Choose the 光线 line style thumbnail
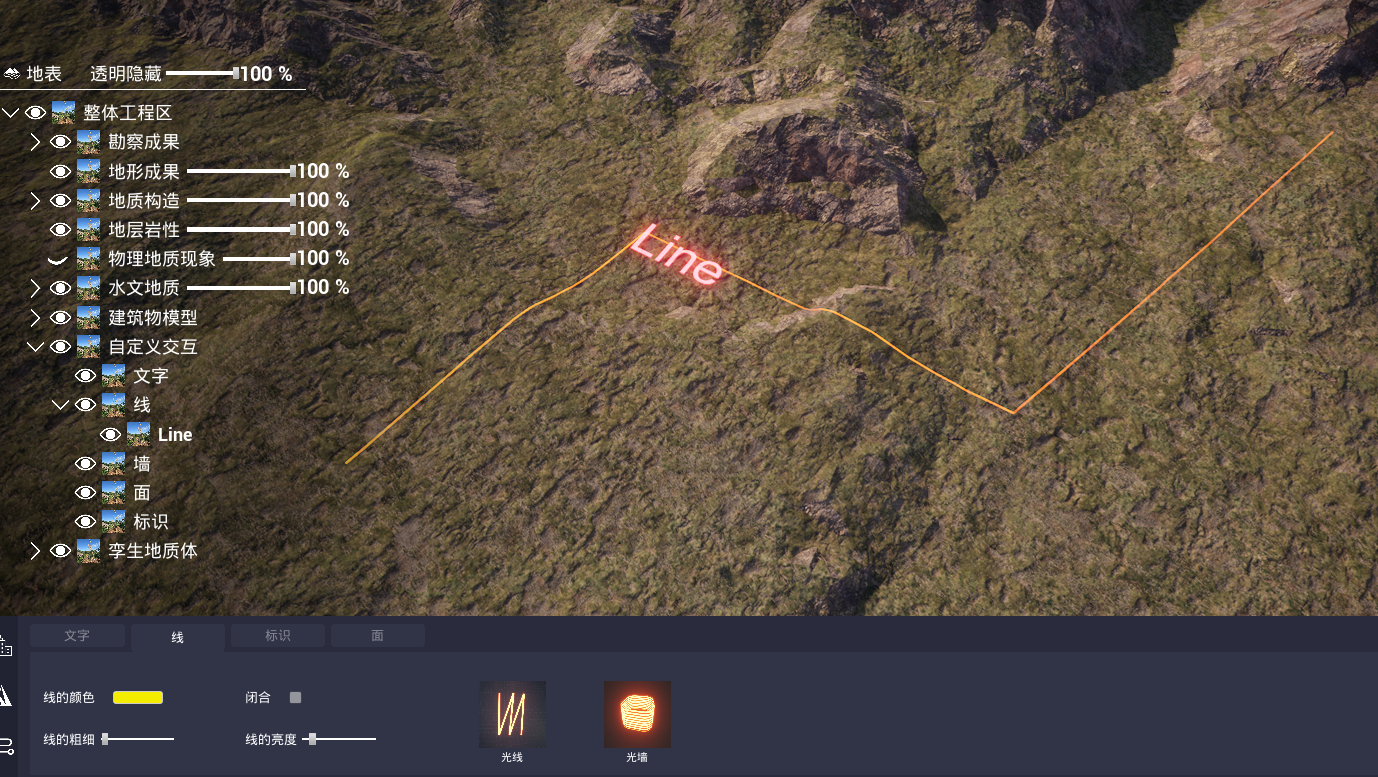This screenshot has height=777, width=1378. pyautogui.click(x=512, y=714)
